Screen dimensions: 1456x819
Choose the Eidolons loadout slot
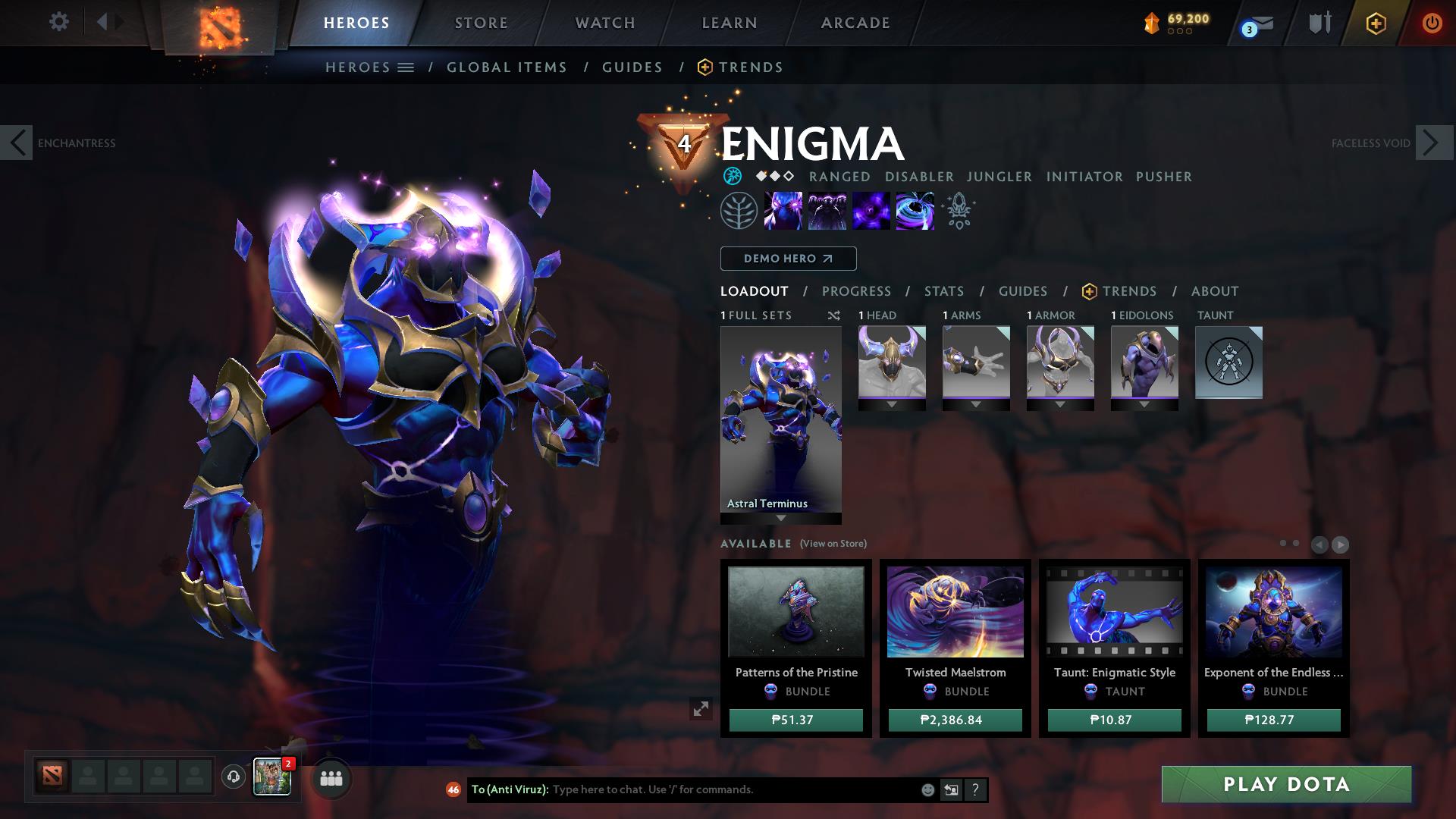[1144, 362]
